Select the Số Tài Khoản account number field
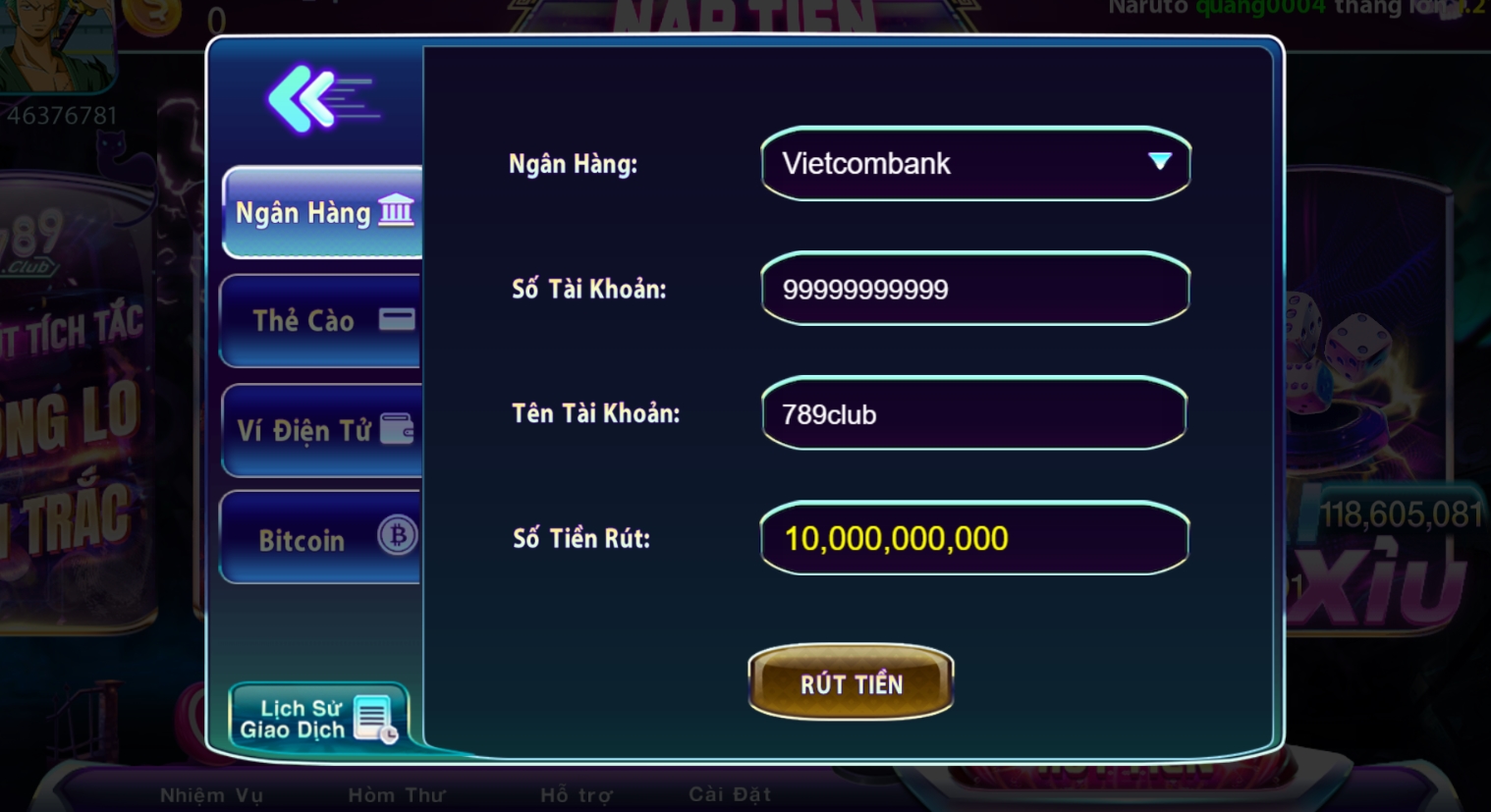This screenshot has height=812, width=1491. pyautogui.click(x=974, y=289)
